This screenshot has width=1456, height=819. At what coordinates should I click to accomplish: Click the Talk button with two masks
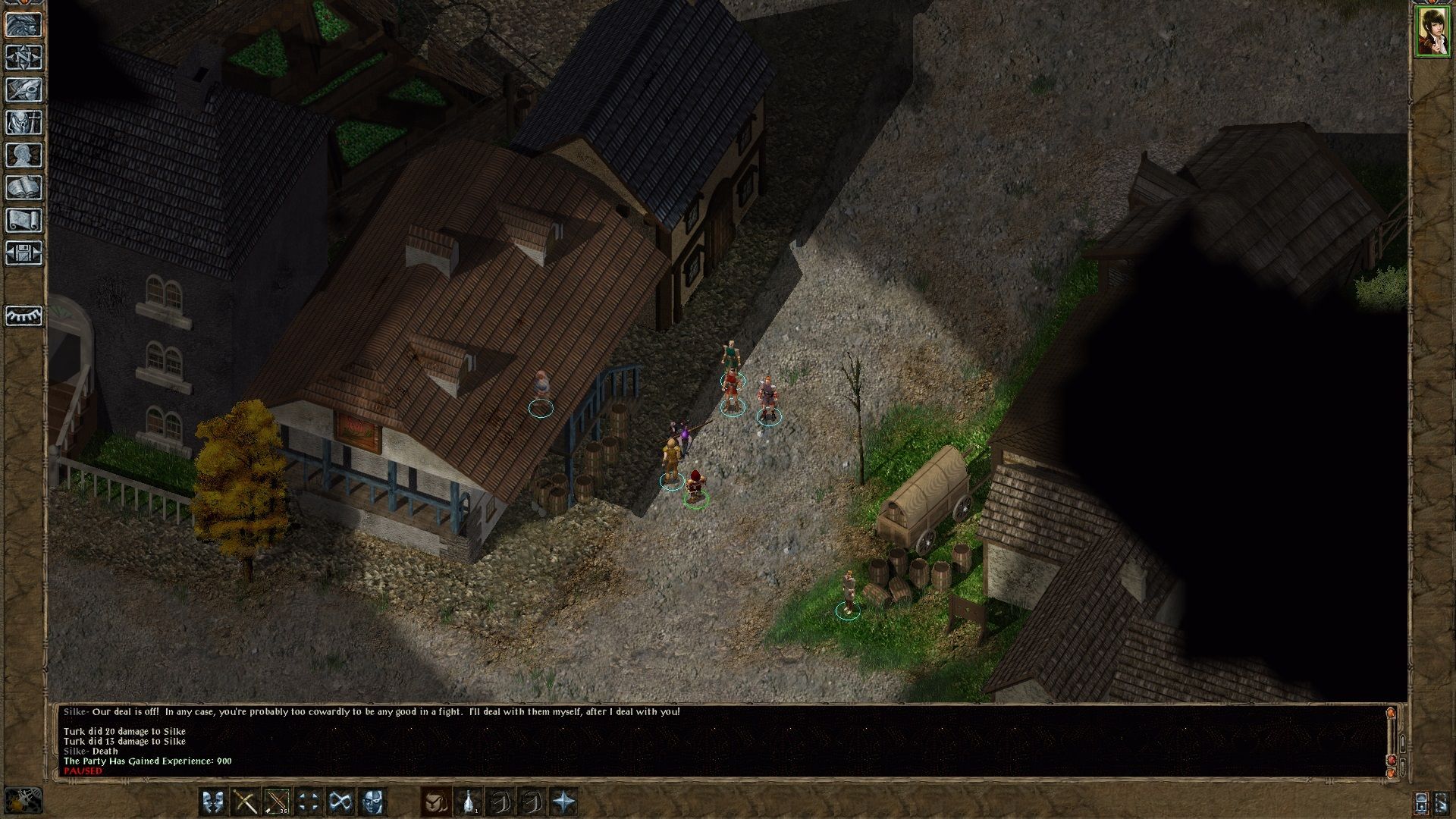pos(213,802)
